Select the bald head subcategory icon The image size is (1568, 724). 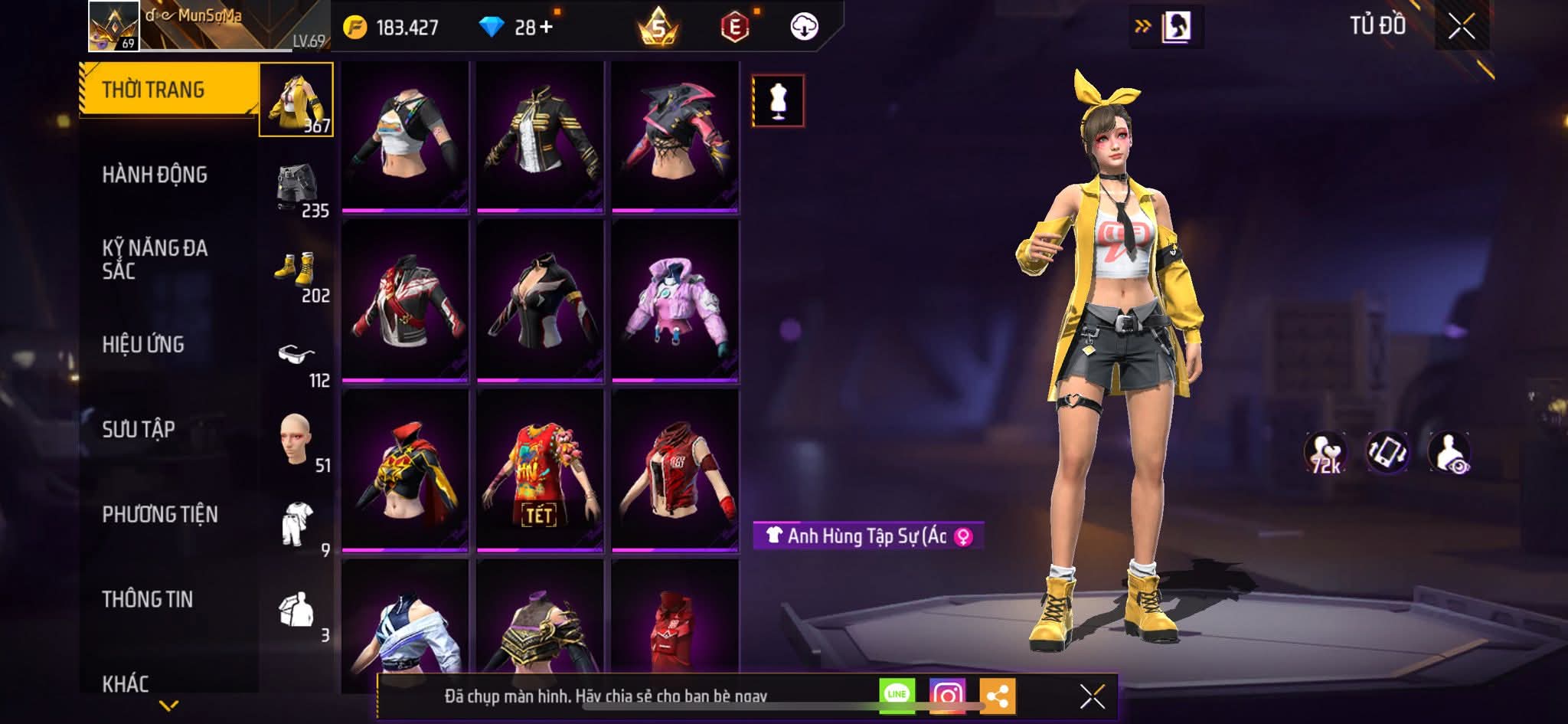(296, 440)
